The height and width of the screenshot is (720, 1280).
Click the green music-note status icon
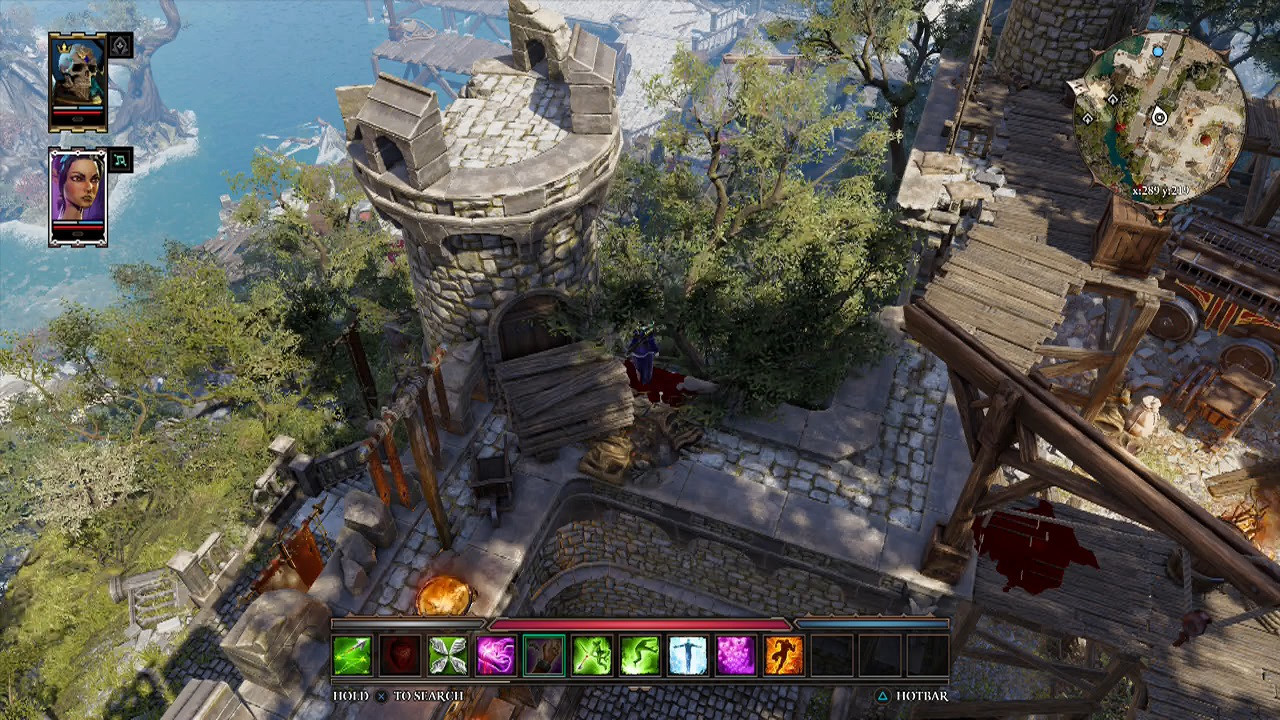coord(120,160)
